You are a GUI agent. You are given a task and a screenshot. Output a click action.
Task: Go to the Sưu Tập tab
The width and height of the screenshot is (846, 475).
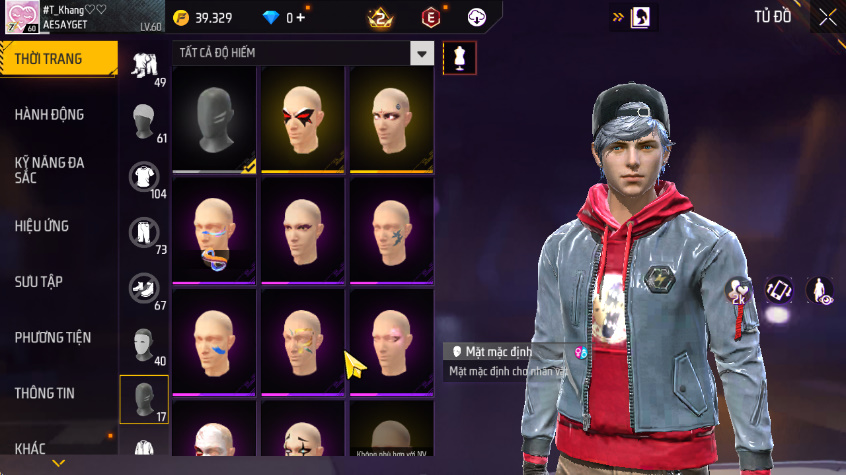tap(39, 282)
